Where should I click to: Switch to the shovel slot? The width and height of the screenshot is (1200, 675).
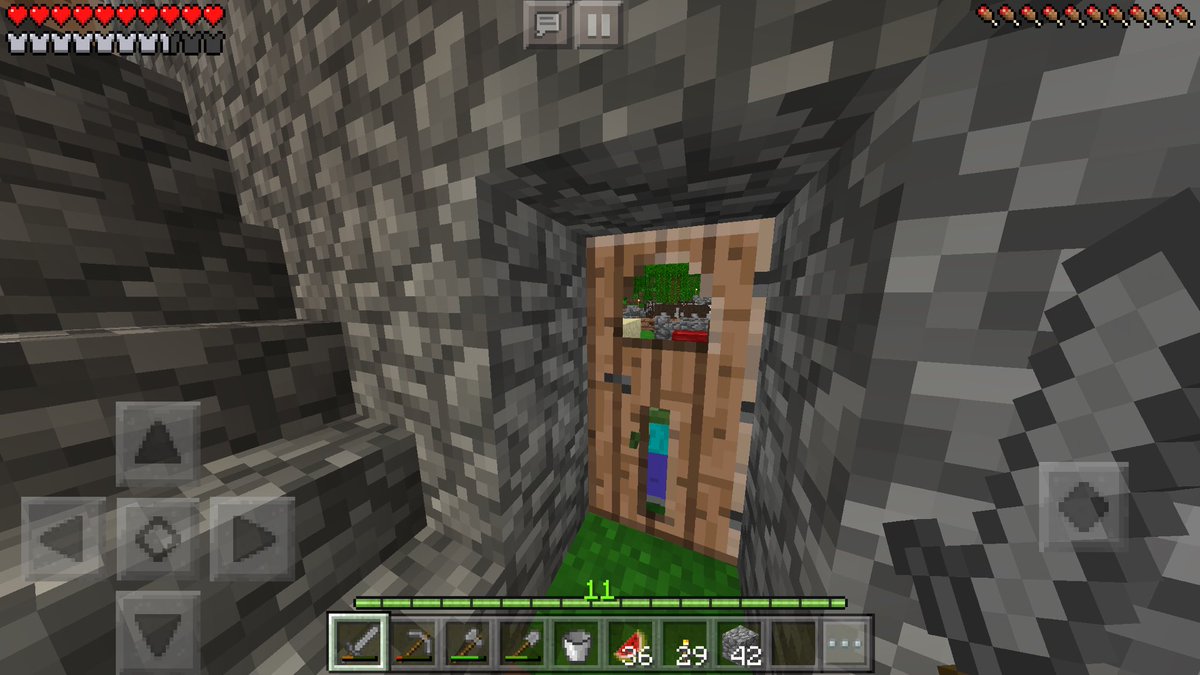[x=519, y=643]
